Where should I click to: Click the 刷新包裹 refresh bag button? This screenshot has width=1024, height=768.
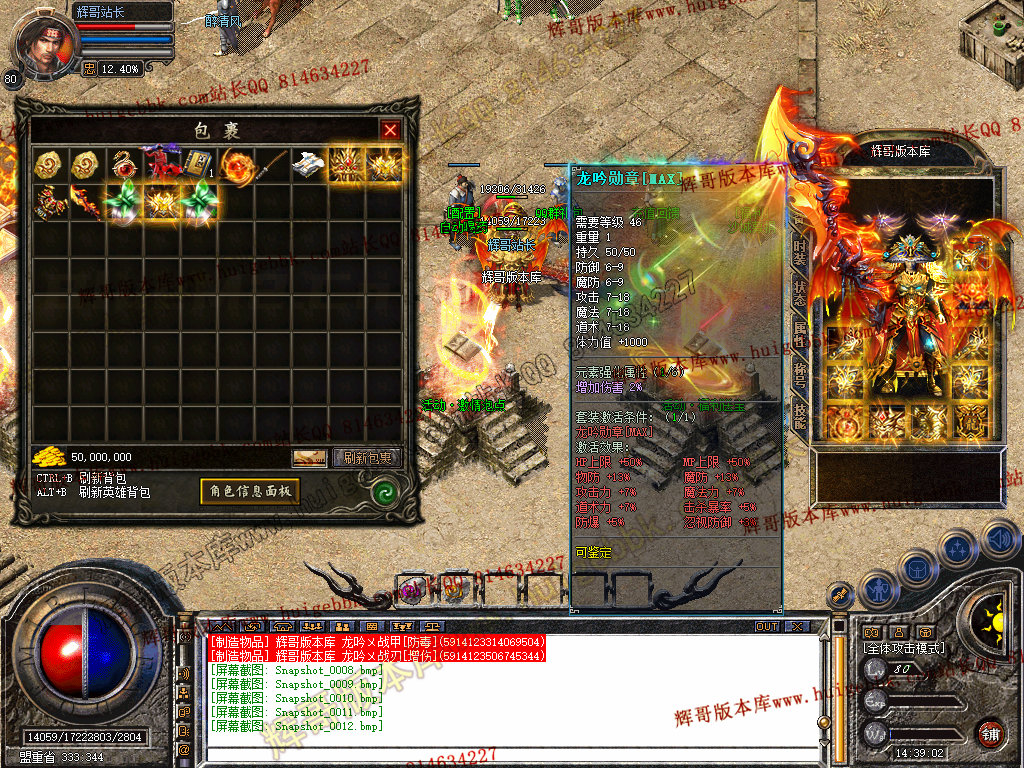[367, 458]
